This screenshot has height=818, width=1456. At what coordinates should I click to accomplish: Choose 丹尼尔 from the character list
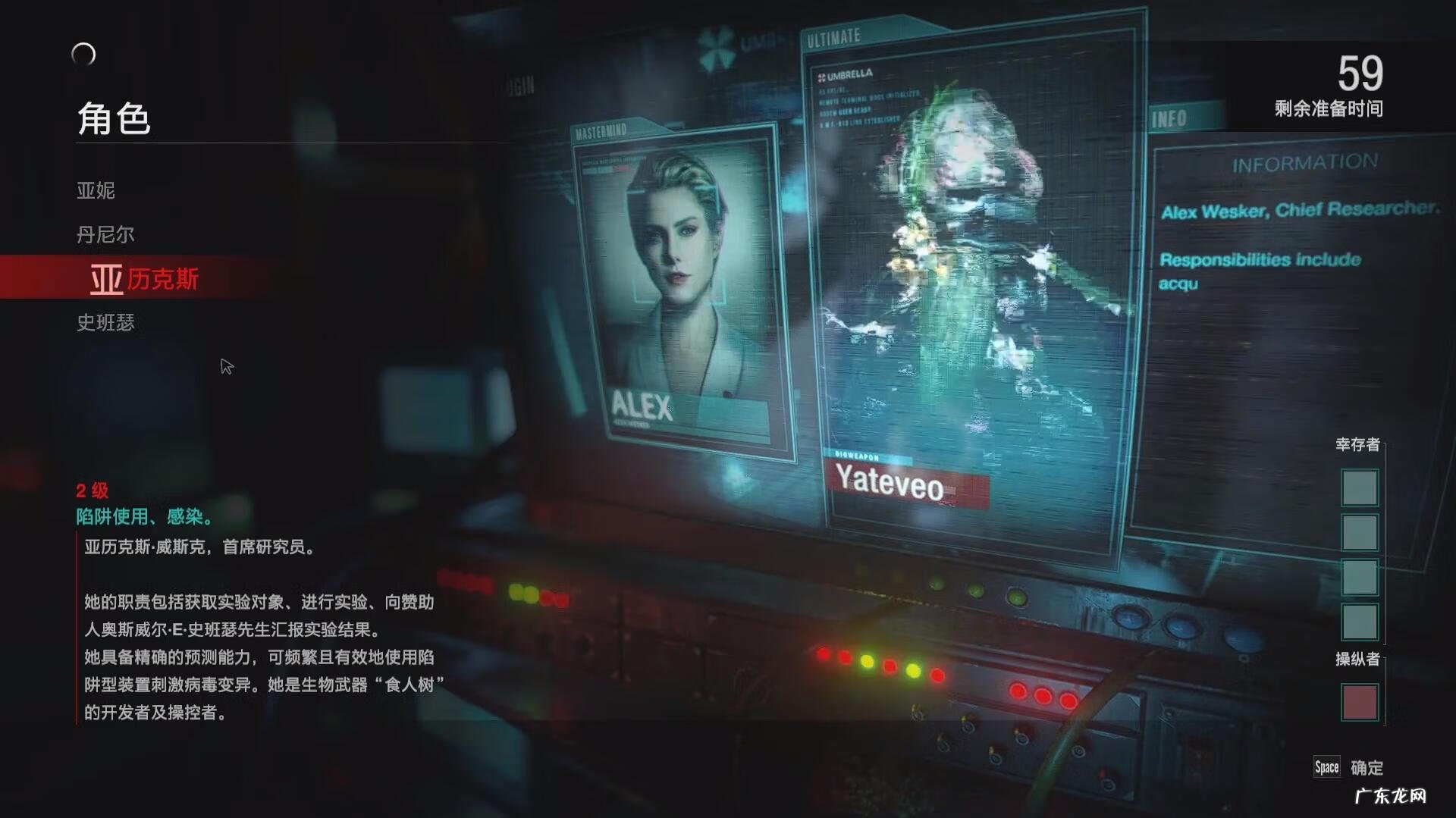pos(105,234)
